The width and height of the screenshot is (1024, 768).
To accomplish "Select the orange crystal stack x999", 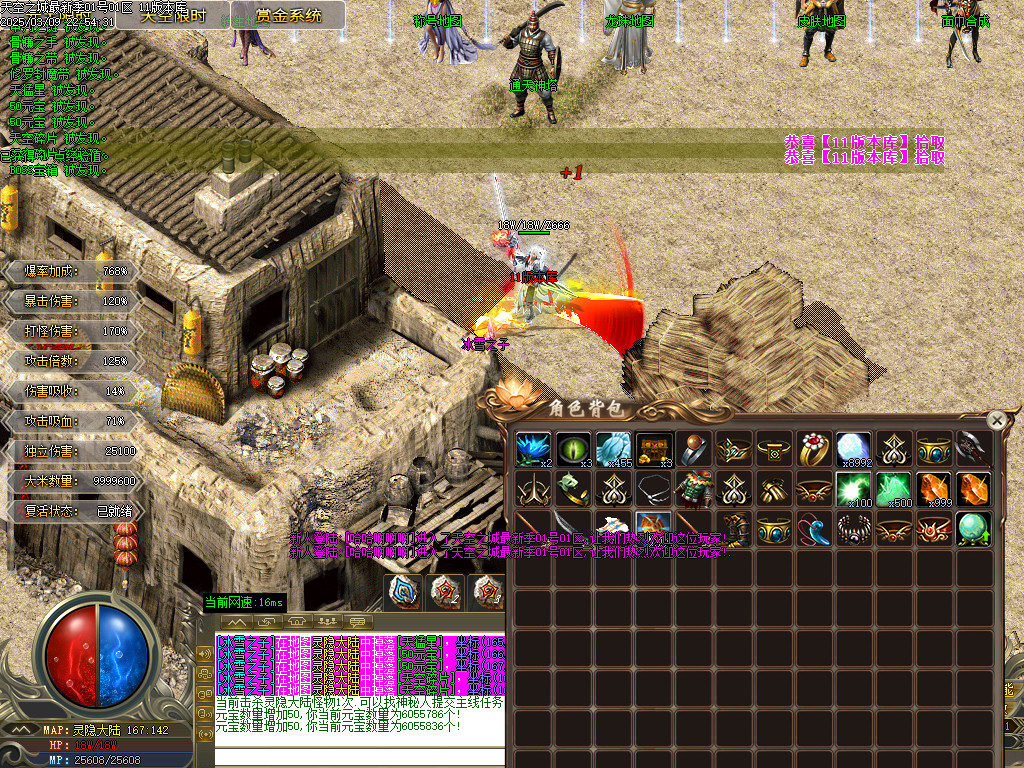I will (x=934, y=490).
